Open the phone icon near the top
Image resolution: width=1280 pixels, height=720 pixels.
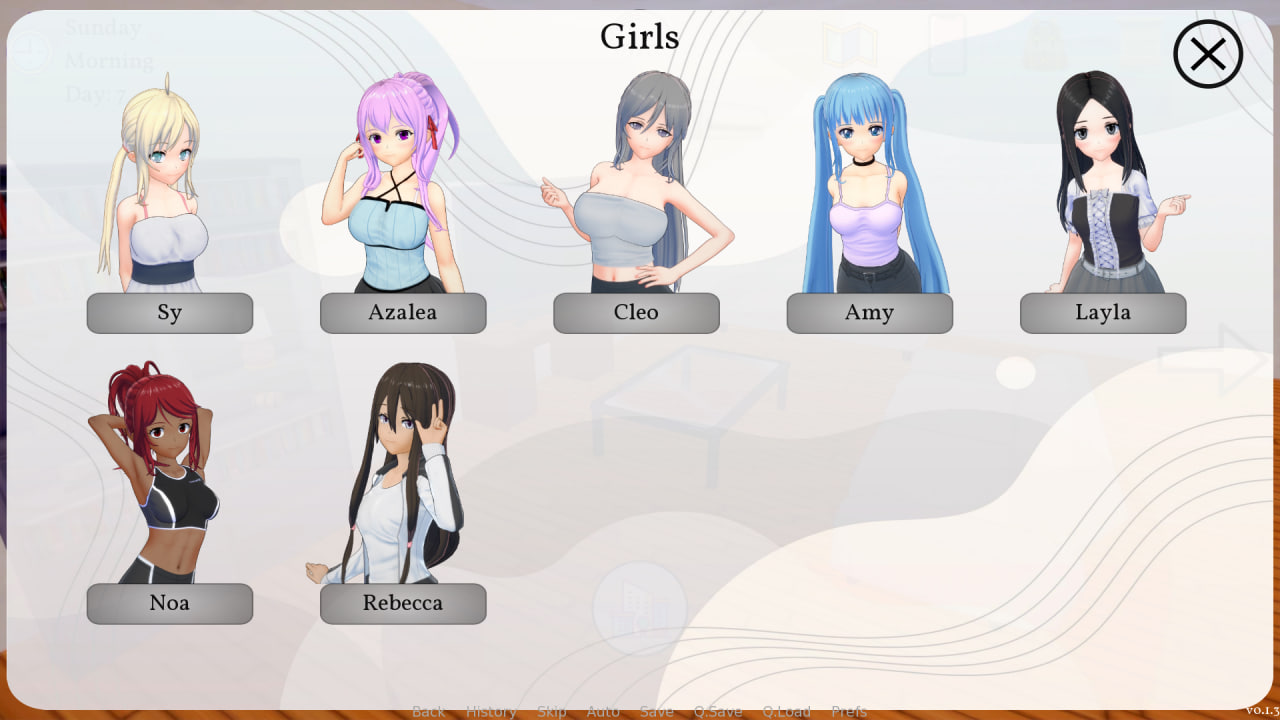coord(946,46)
